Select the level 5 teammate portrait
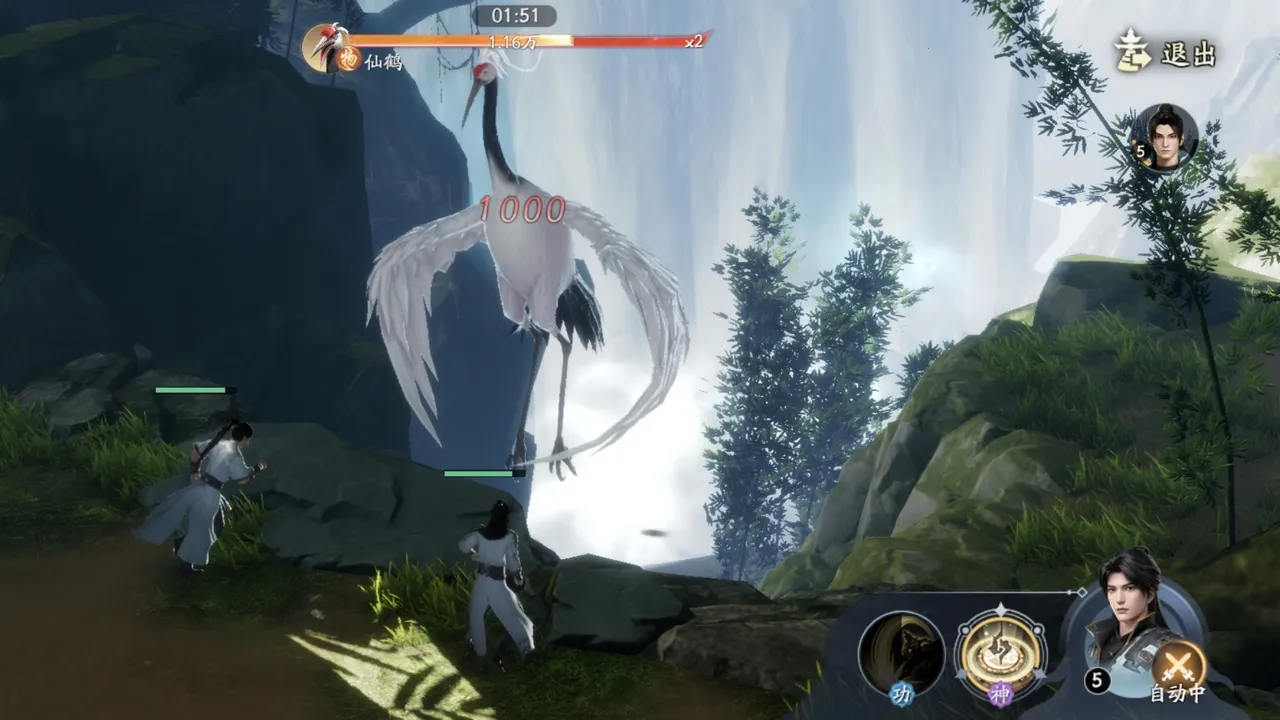 pyautogui.click(x=1164, y=137)
